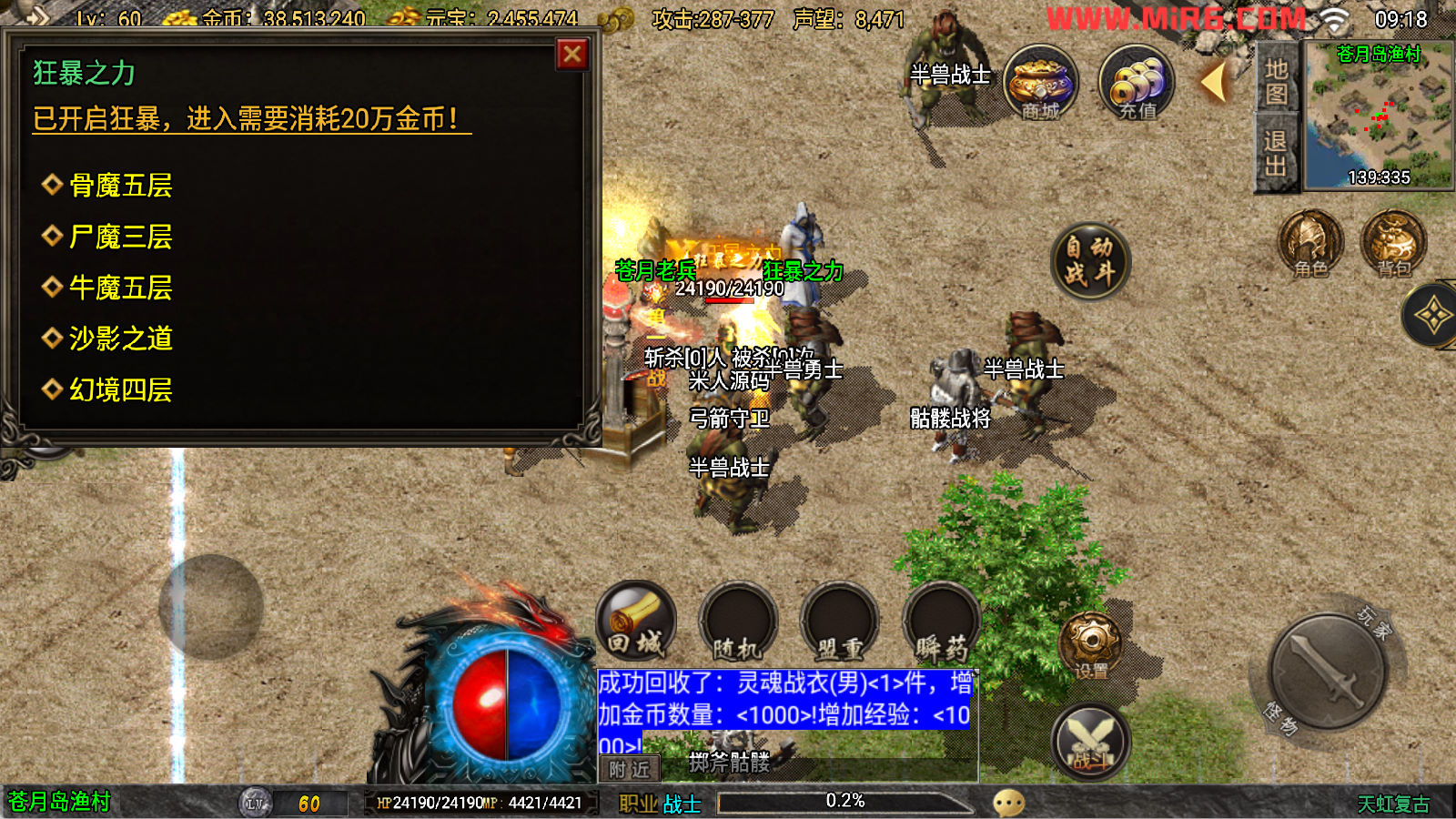Open the 充值 recharge icon
This screenshot has width=1456, height=819.
point(1137,83)
